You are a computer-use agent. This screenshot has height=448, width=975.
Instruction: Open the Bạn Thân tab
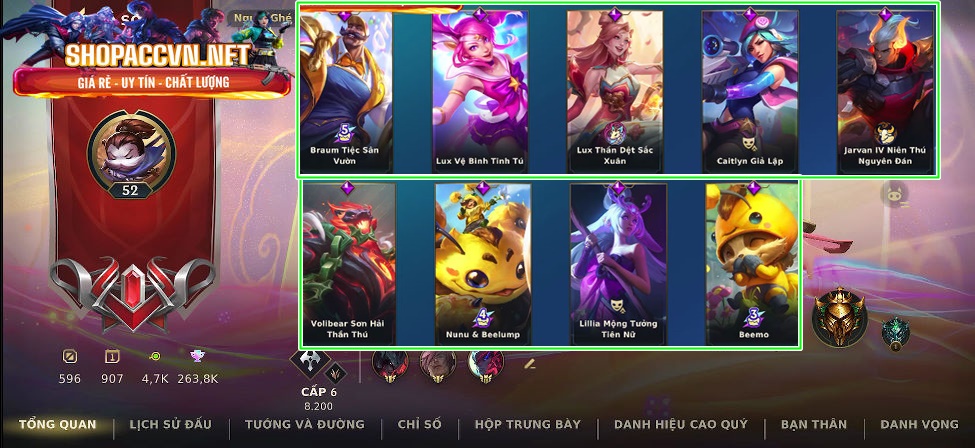(x=815, y=425)
